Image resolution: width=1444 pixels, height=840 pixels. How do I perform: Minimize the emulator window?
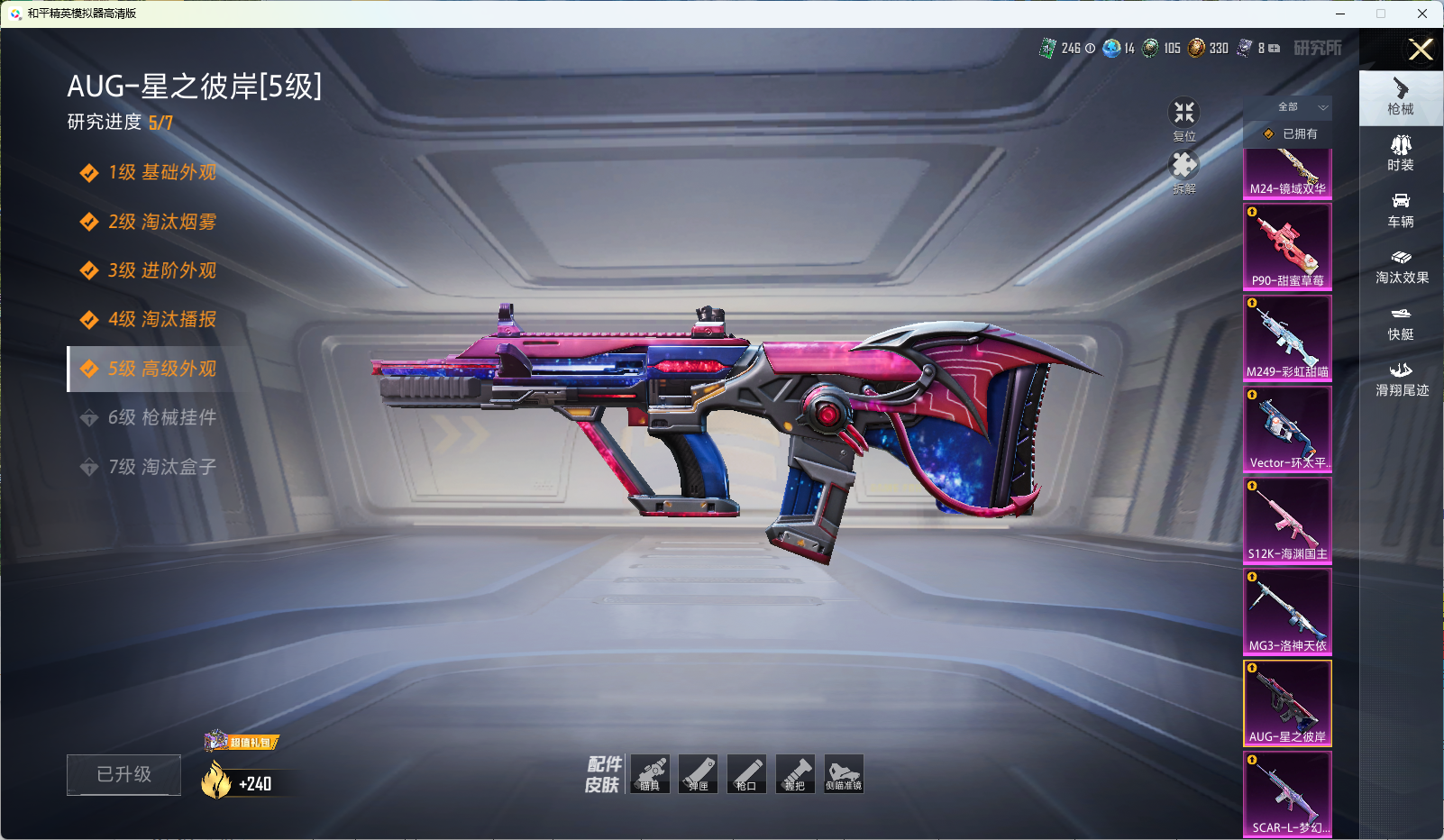click(1340, 14)
